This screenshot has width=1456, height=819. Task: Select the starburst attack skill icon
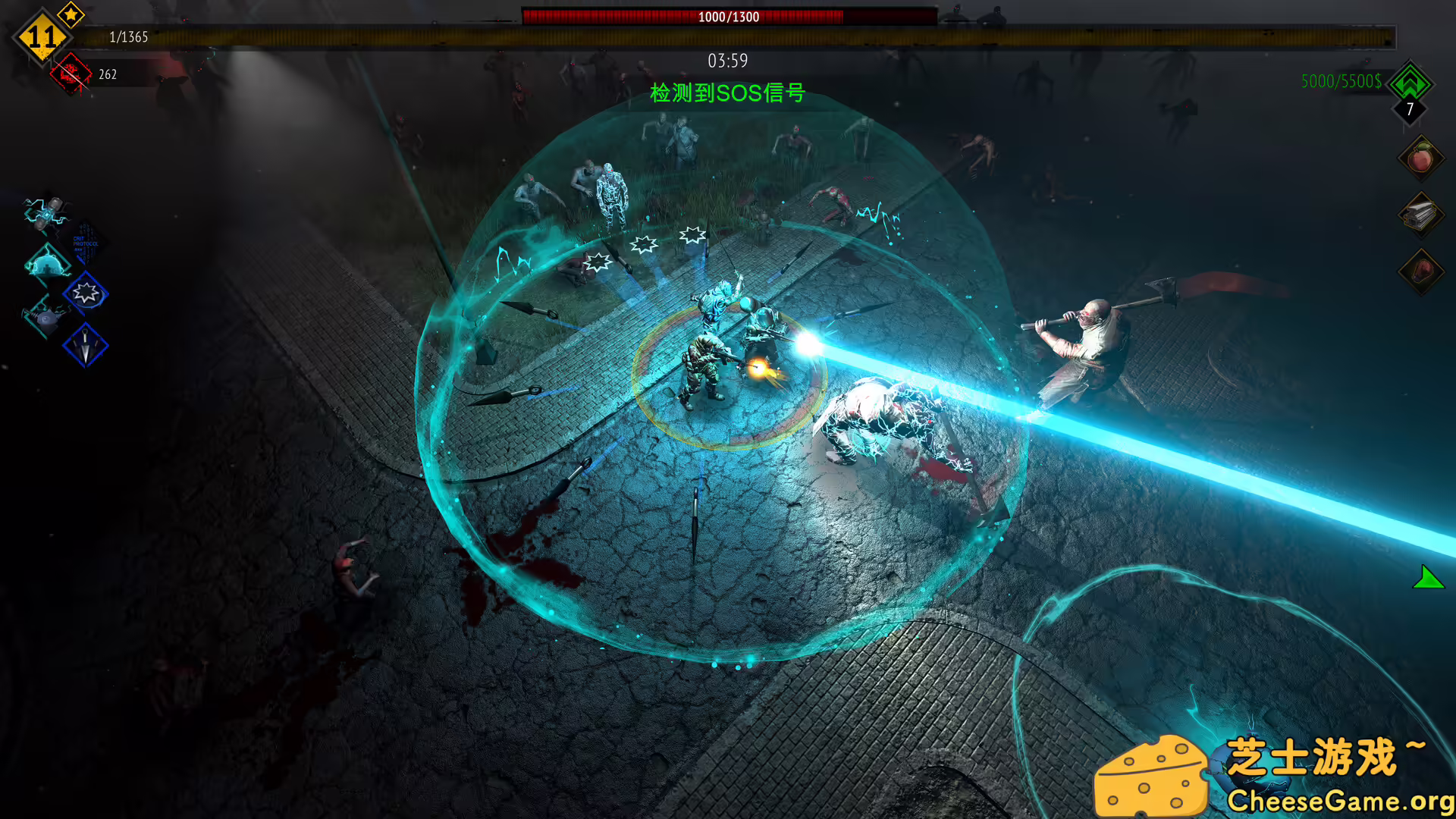coord(86,294)
